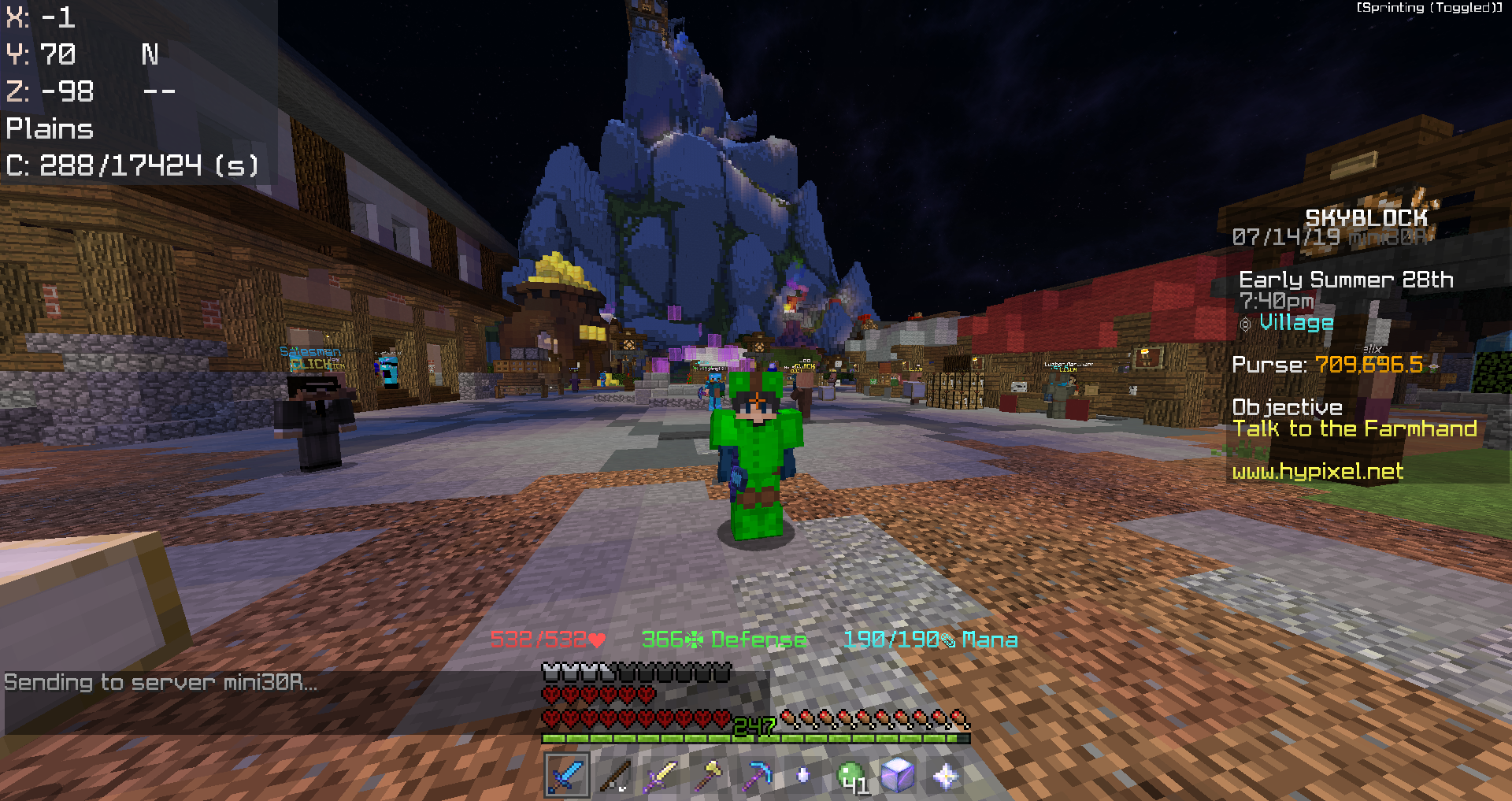Click the Plains biome label
The height and width of the screenshot is (801, 1512).
(x=49, y=128)
